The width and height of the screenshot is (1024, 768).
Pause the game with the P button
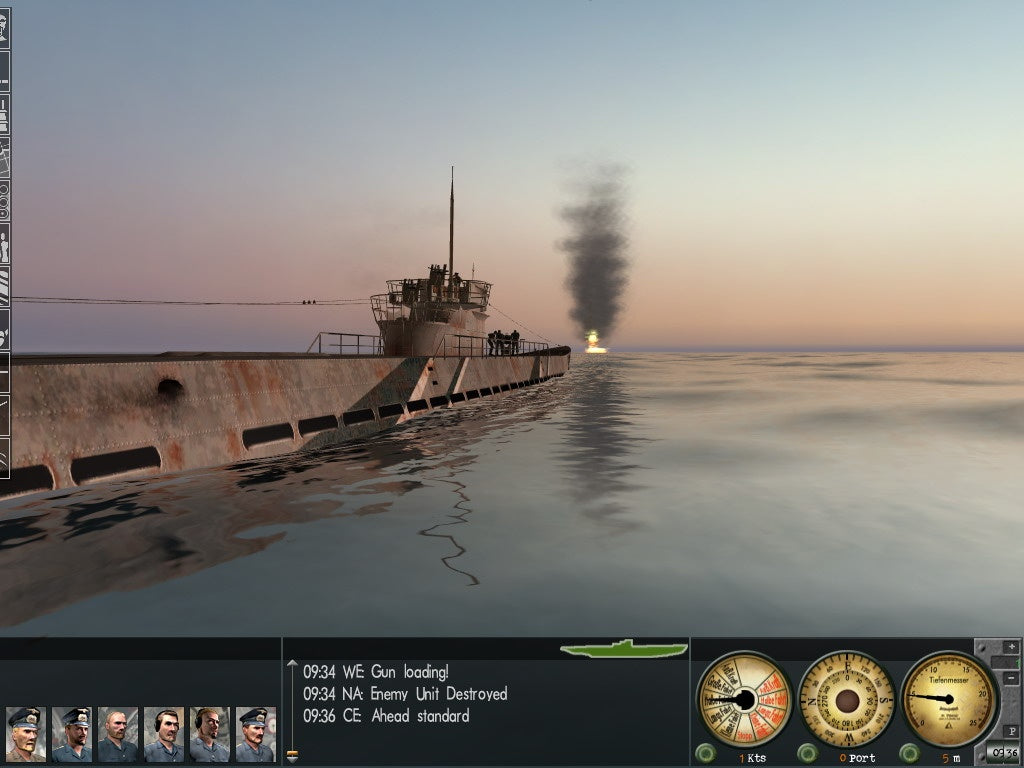(1010, 730)
